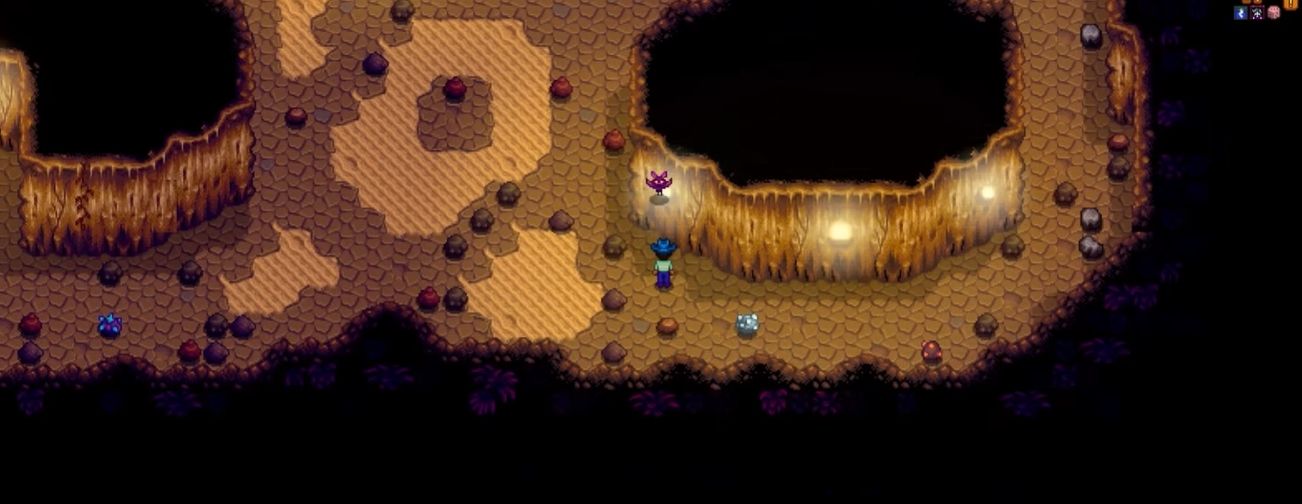Open the journal exclamation mark icon
This screenshot has height=504, width=1302.
(1291, 3)
